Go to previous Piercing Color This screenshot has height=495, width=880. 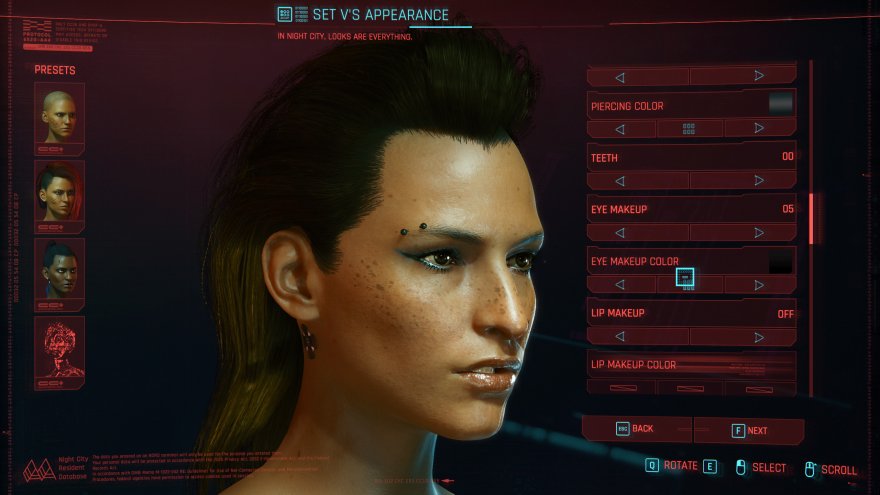tap(620, 129)
